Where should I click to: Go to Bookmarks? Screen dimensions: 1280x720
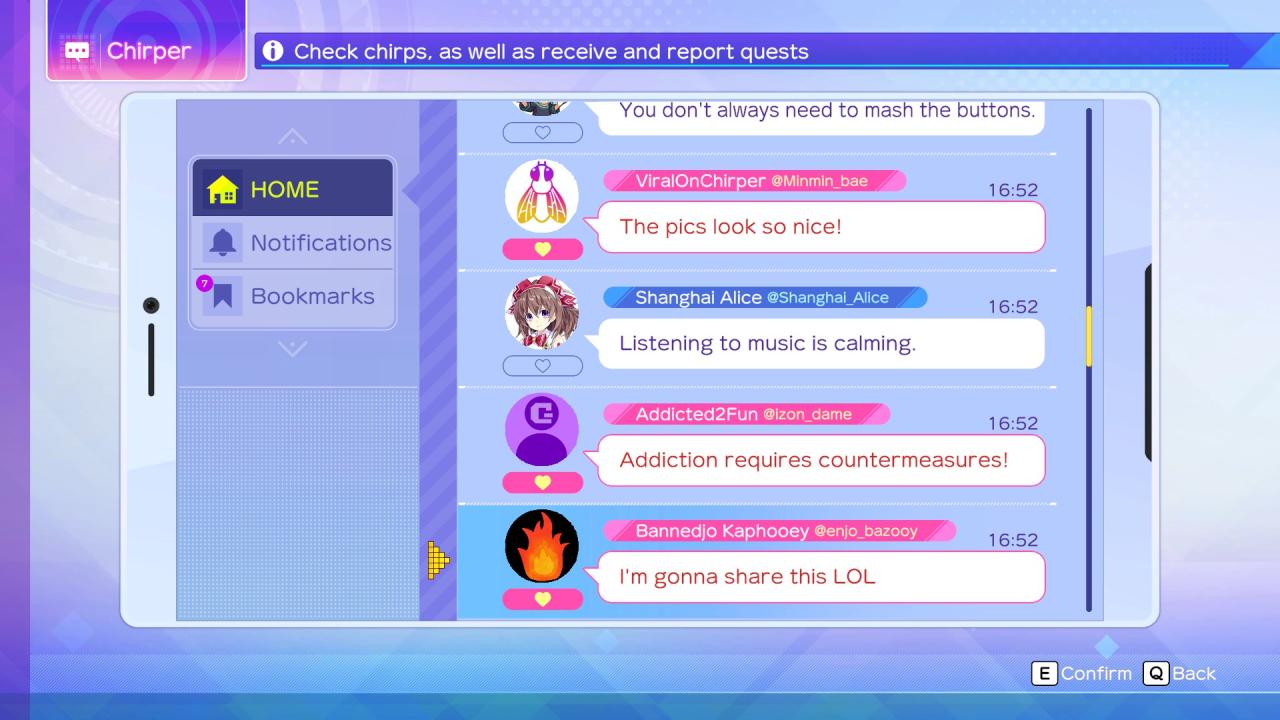coord(293,296)
